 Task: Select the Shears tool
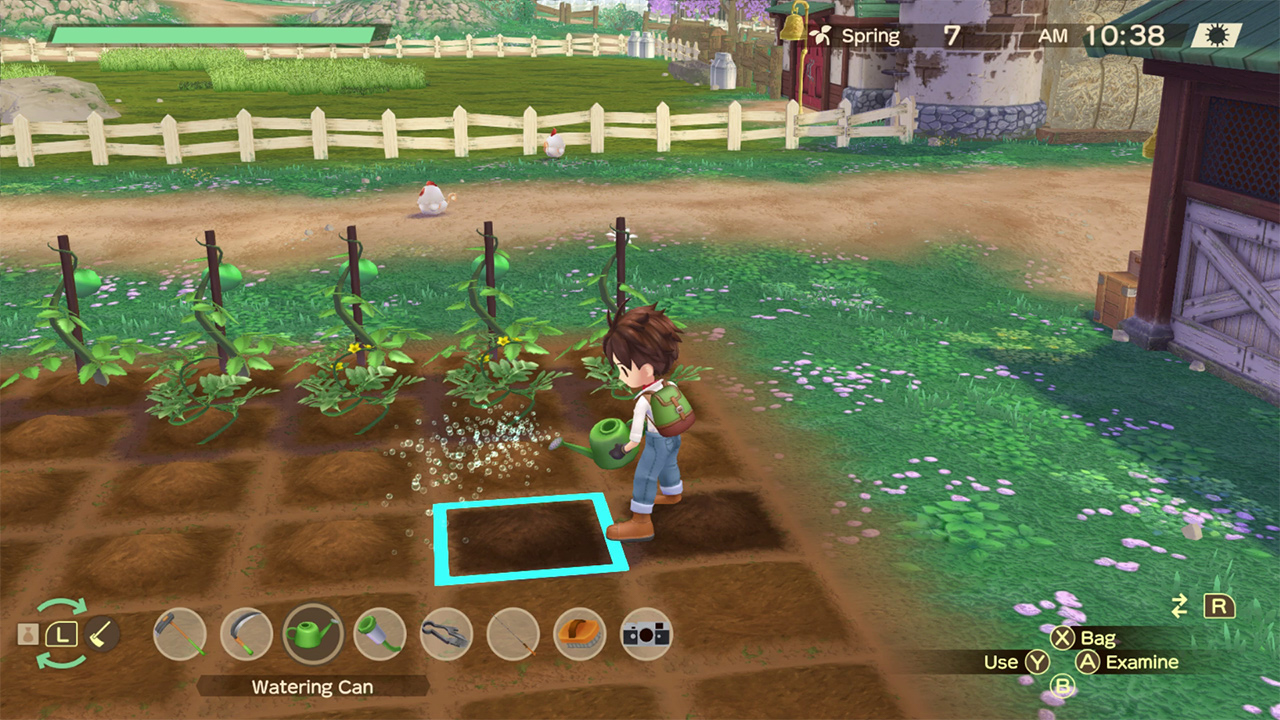[447, 634]
